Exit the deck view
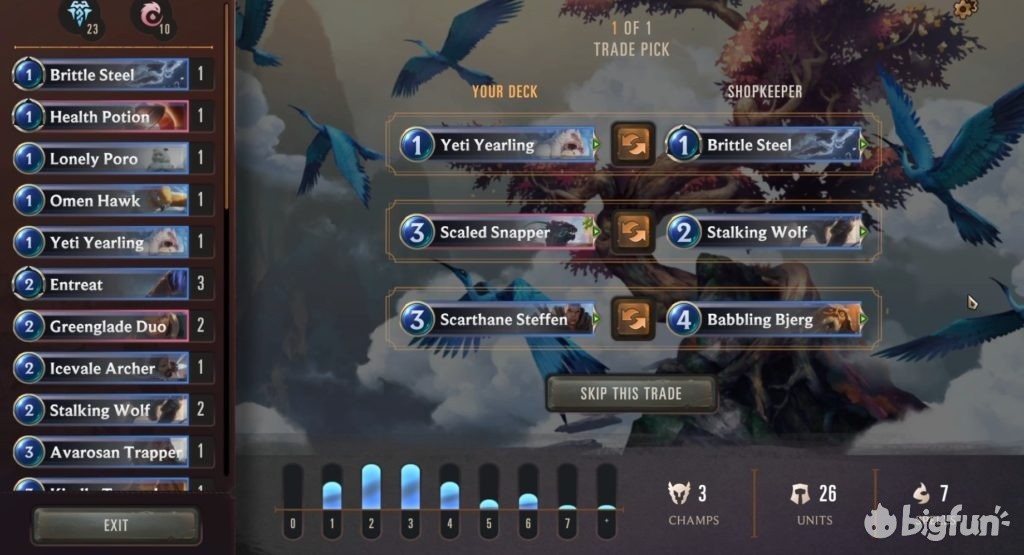 pyautogui.click(x=116, y=525)
